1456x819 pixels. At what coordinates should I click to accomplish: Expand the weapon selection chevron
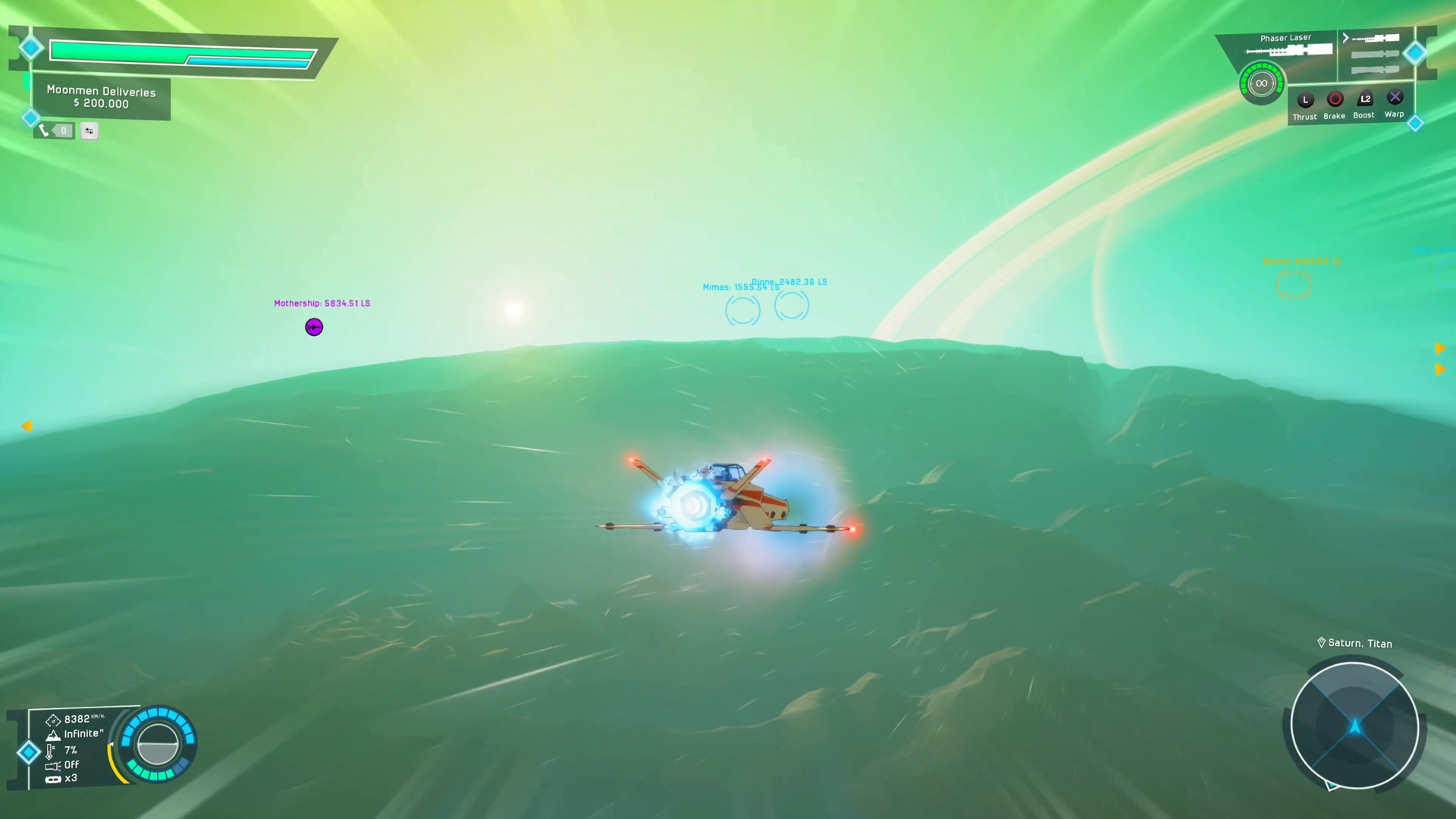click(1344, 37)
